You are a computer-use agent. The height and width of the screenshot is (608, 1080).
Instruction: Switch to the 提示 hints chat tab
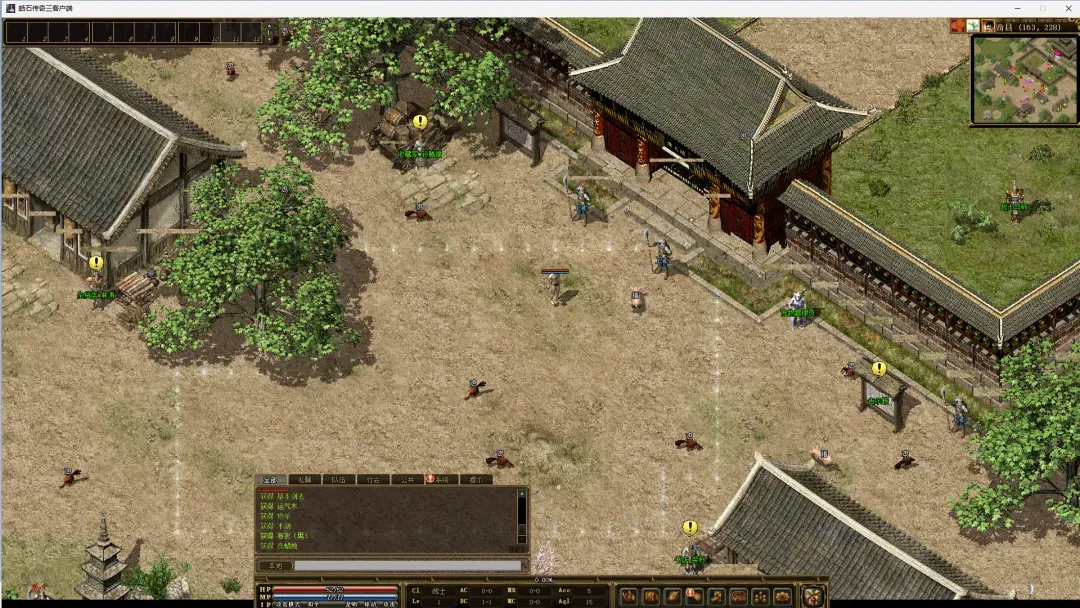475,479
